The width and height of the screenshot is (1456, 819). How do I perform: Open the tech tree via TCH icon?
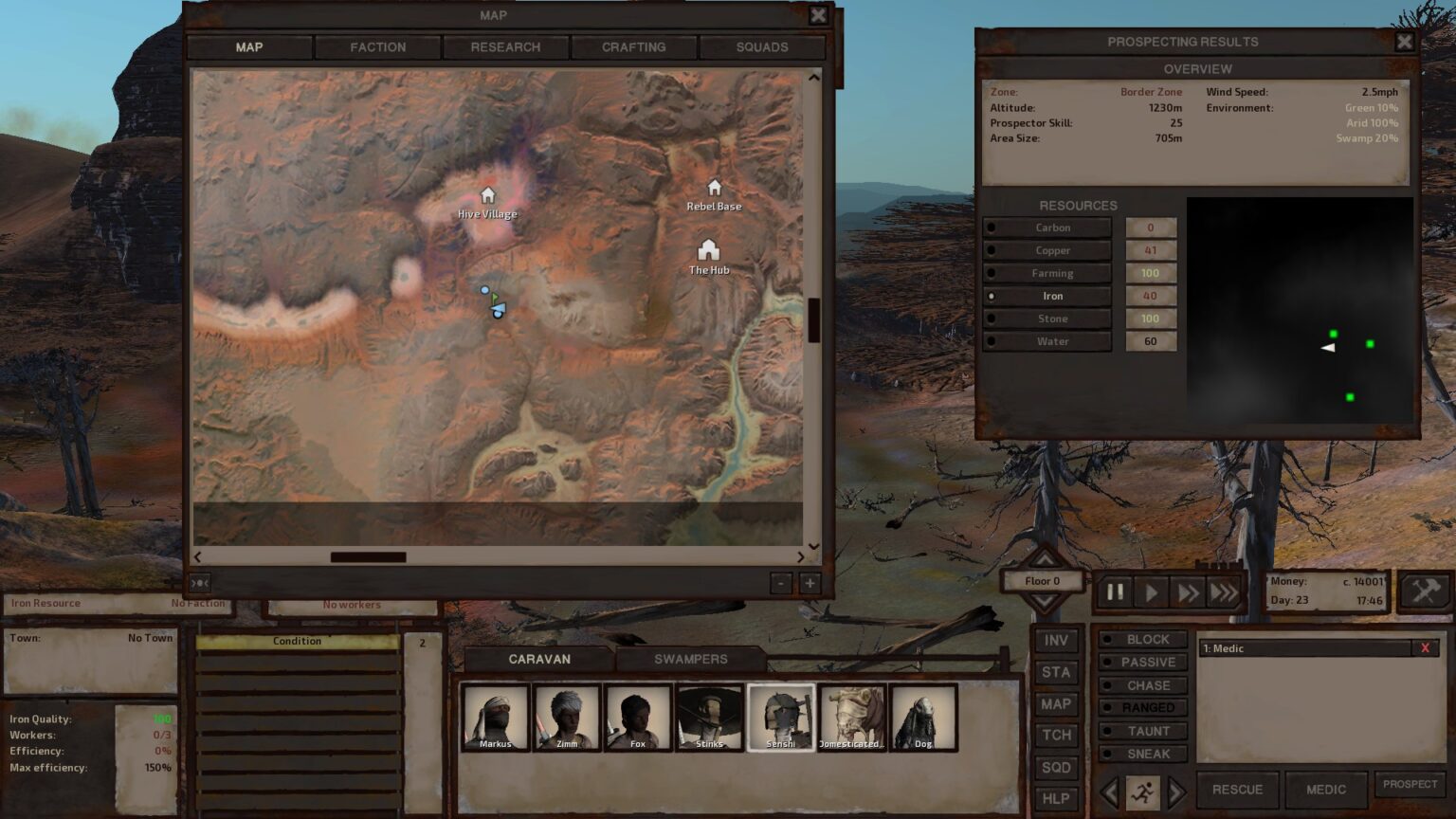point(1056,735)
